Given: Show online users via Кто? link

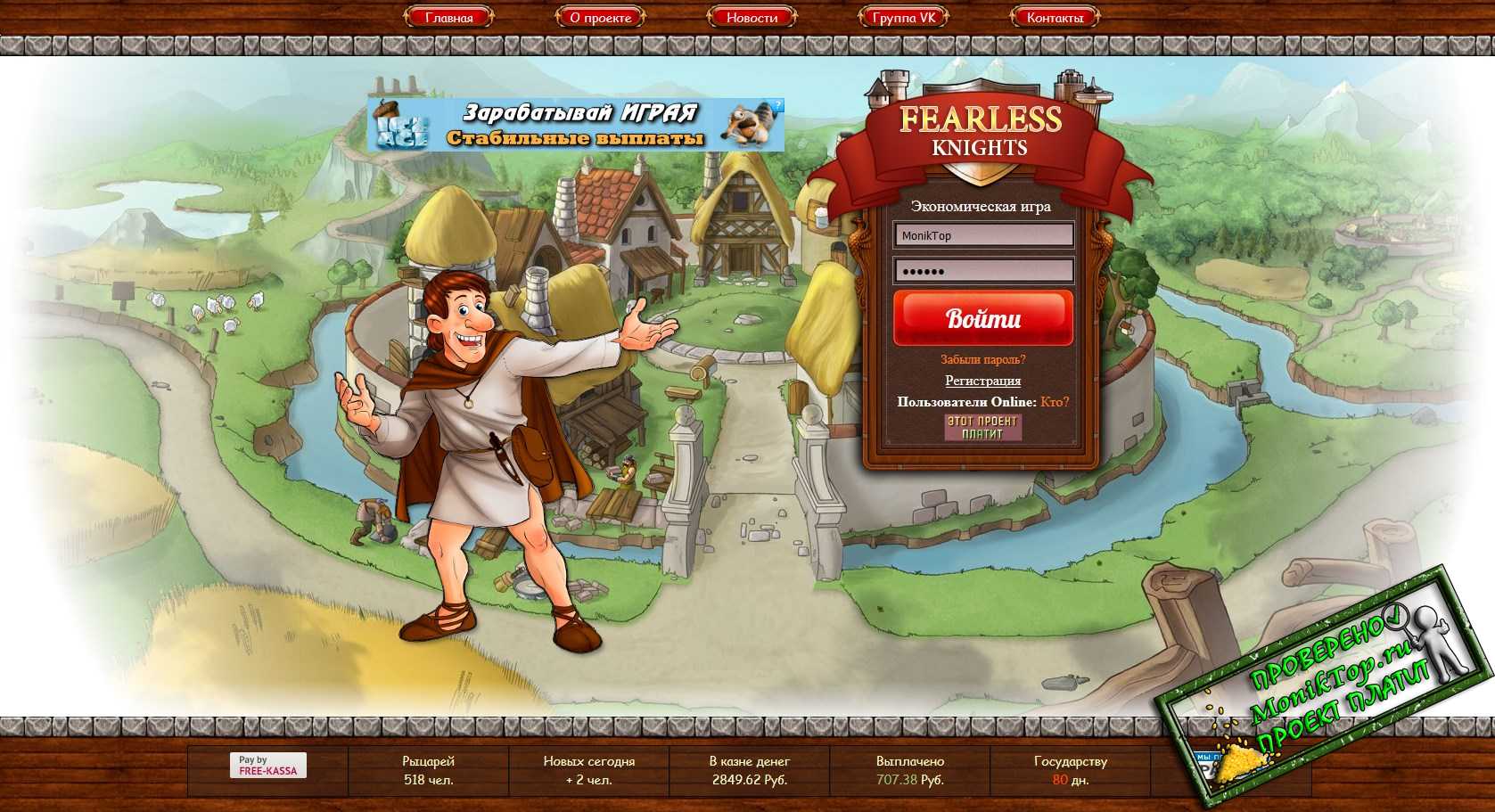Looking at the screenshot, I should (1055, 402).
